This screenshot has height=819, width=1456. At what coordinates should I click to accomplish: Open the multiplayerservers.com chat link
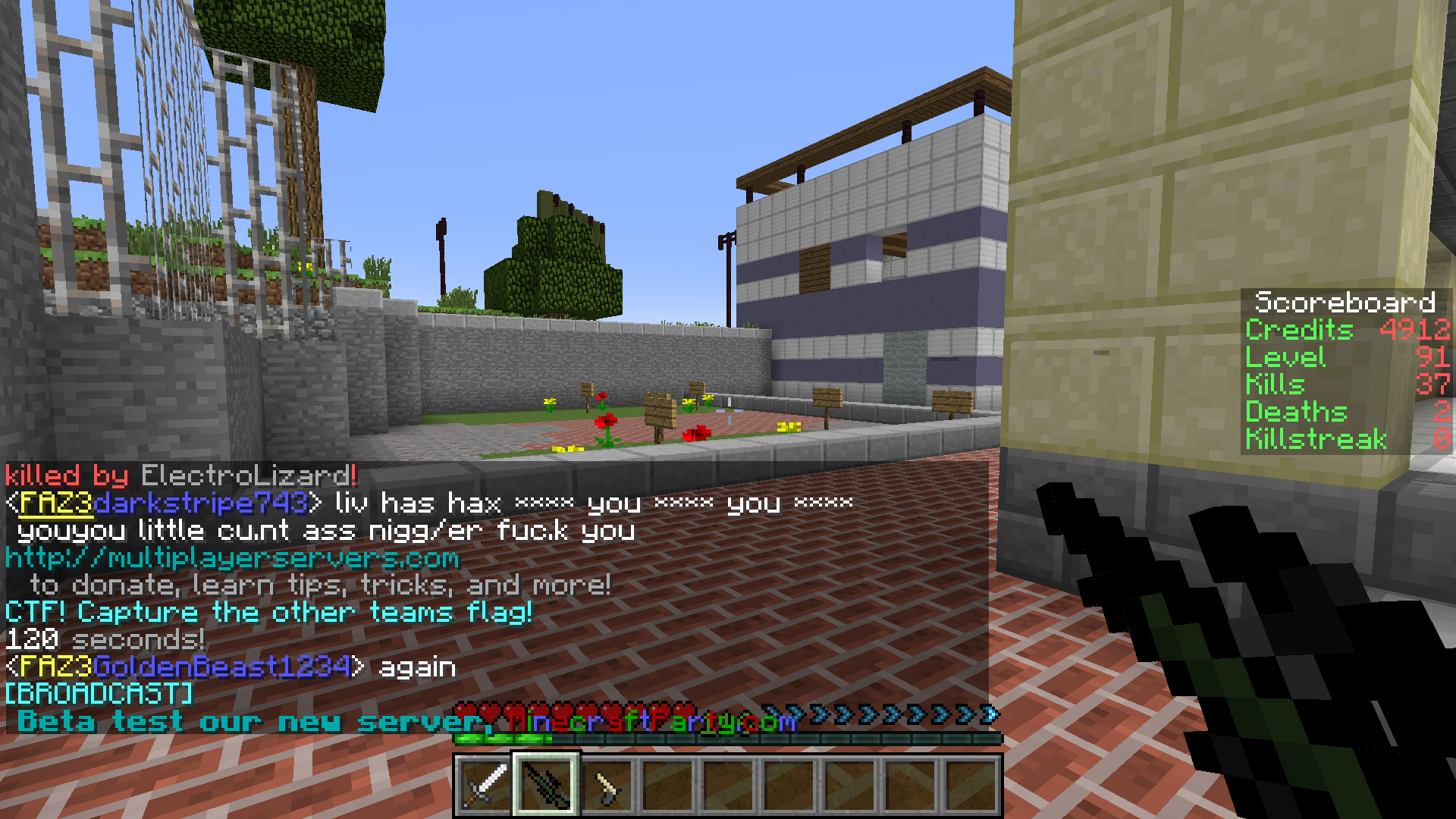pos(232,558)
